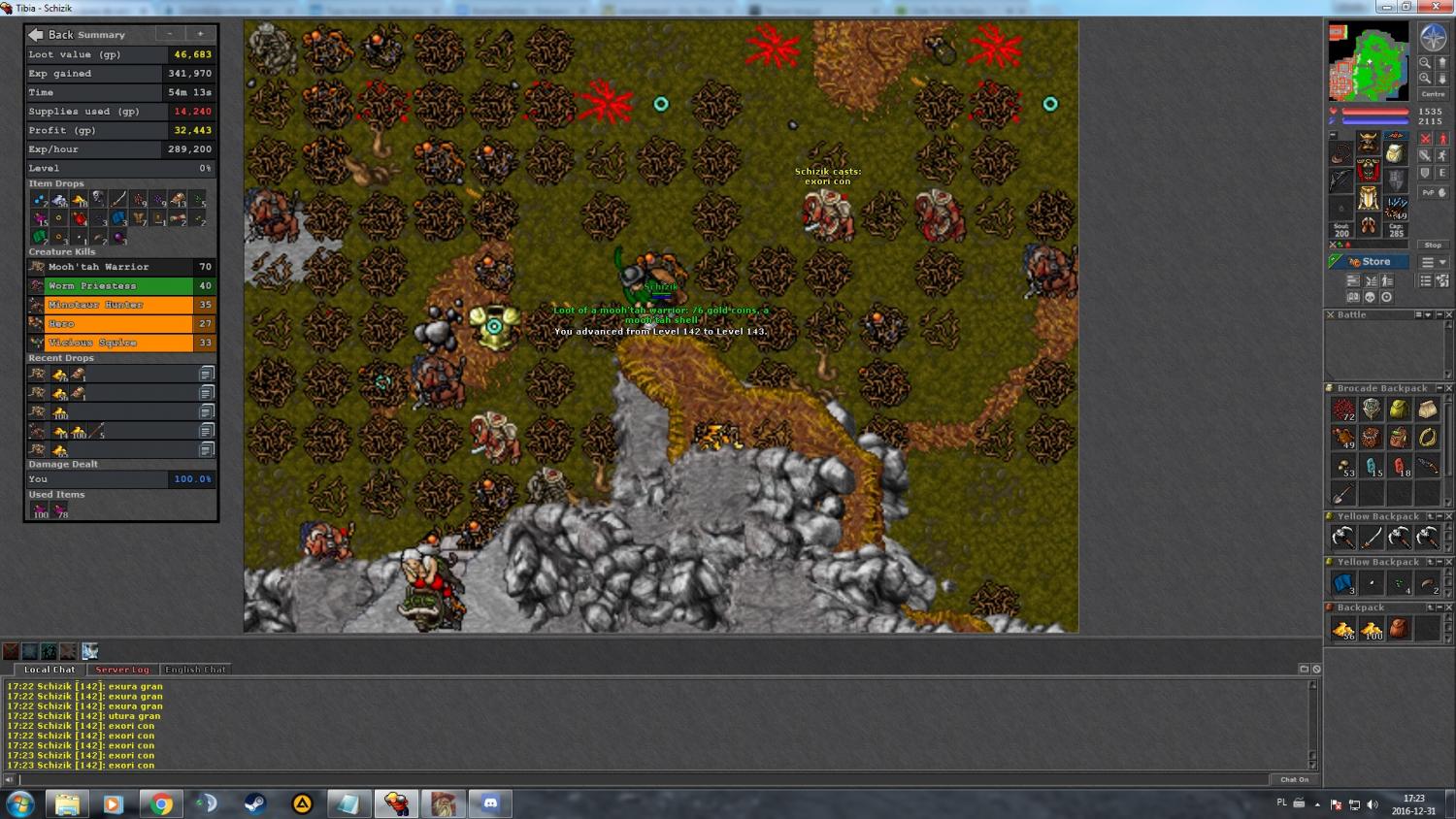Screen dimensions: 1456x819
Task: Switch to the English Chat tab
Action: click(195, 670)
